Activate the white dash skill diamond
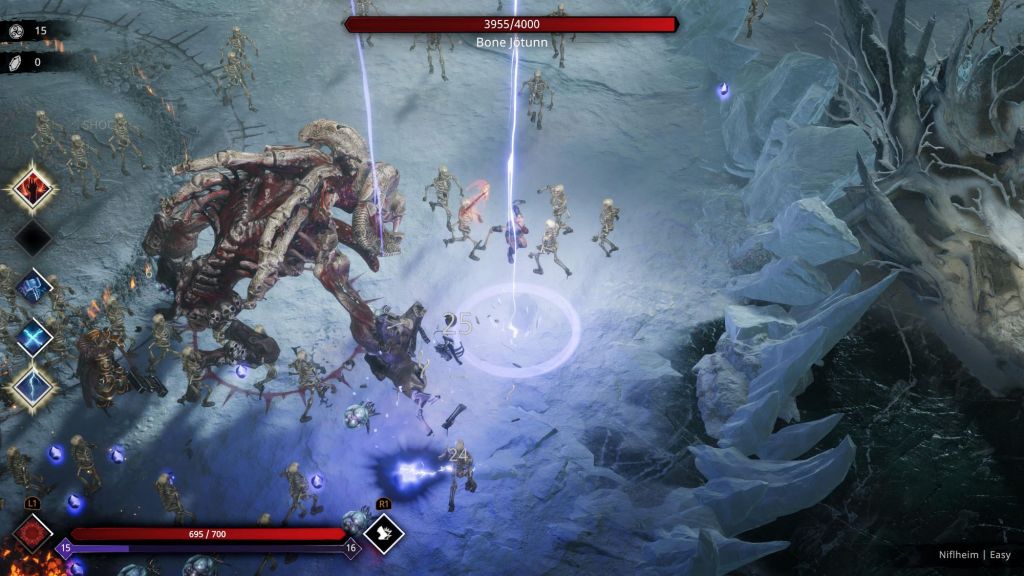 [x=383, y=533]
